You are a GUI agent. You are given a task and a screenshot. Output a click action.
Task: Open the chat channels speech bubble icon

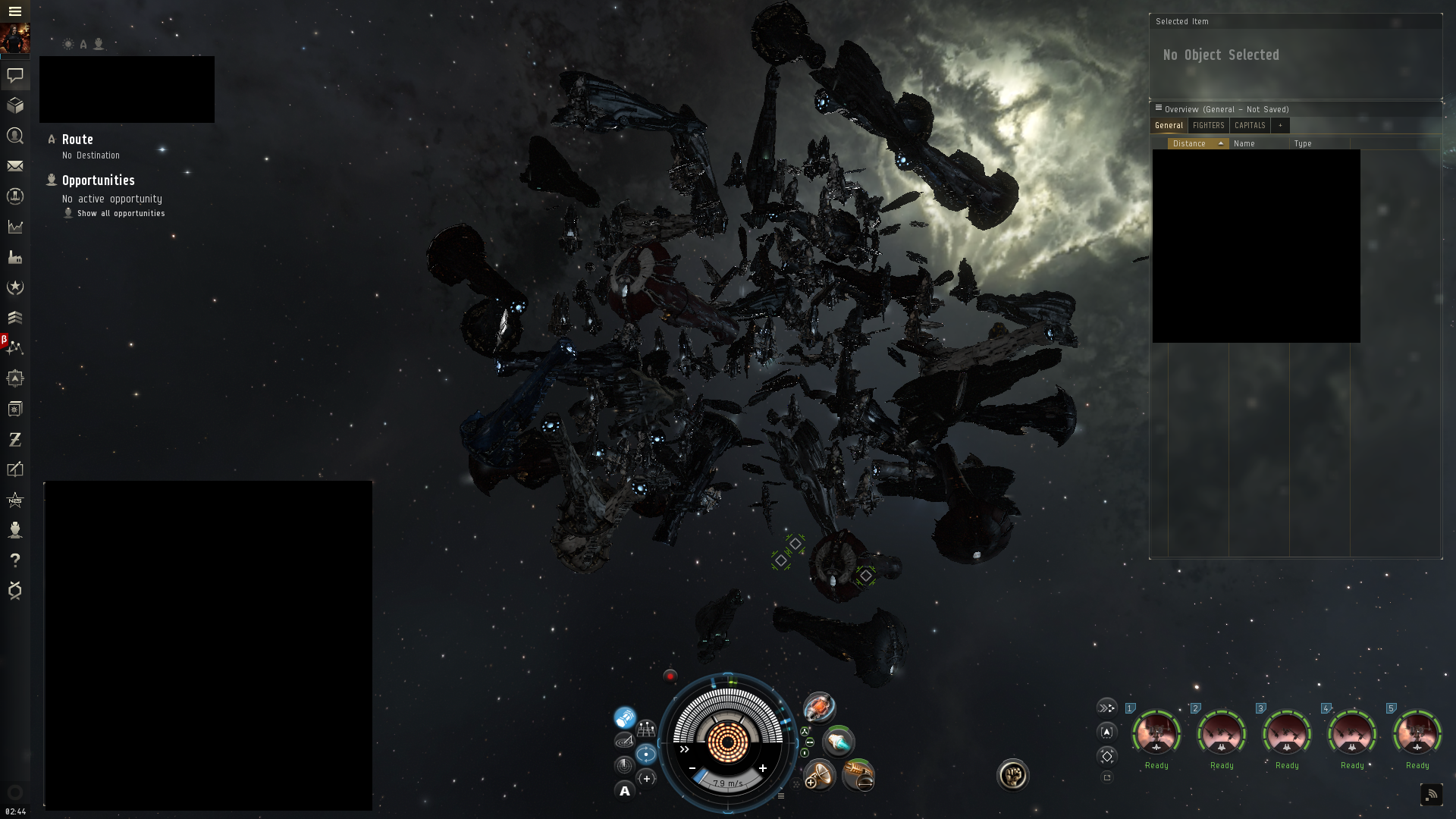click(x=15, y=75)
